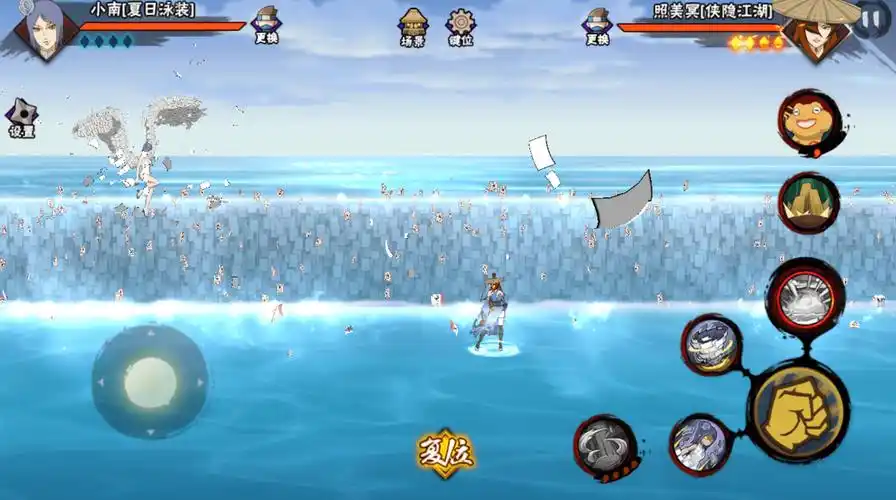
Task: Activate the green secret scroll icon
Action: pyautogui.click(x=808, y=203)
